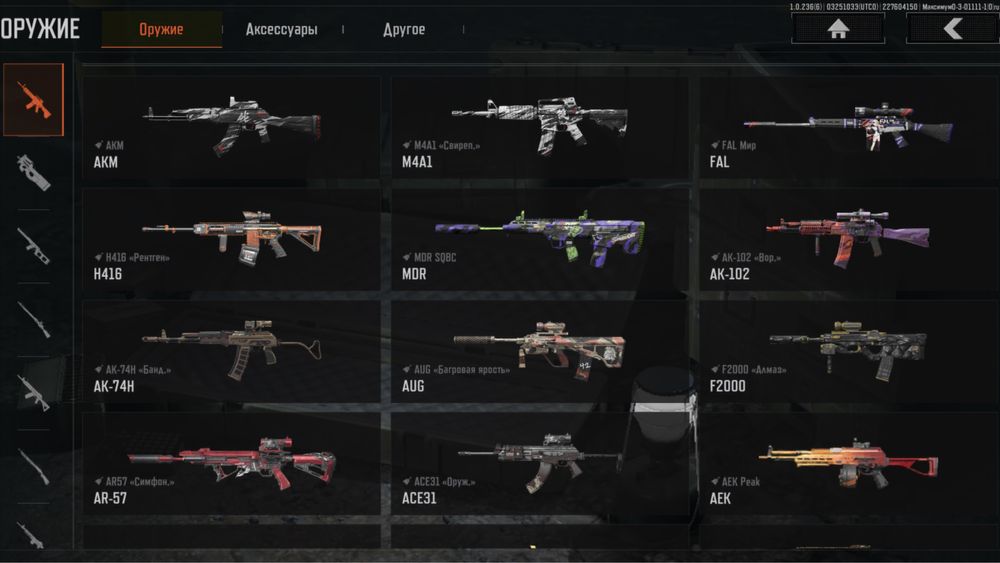Select the AK-74H weapon tile
1000x563 pixels.
(x=231, y=352)
